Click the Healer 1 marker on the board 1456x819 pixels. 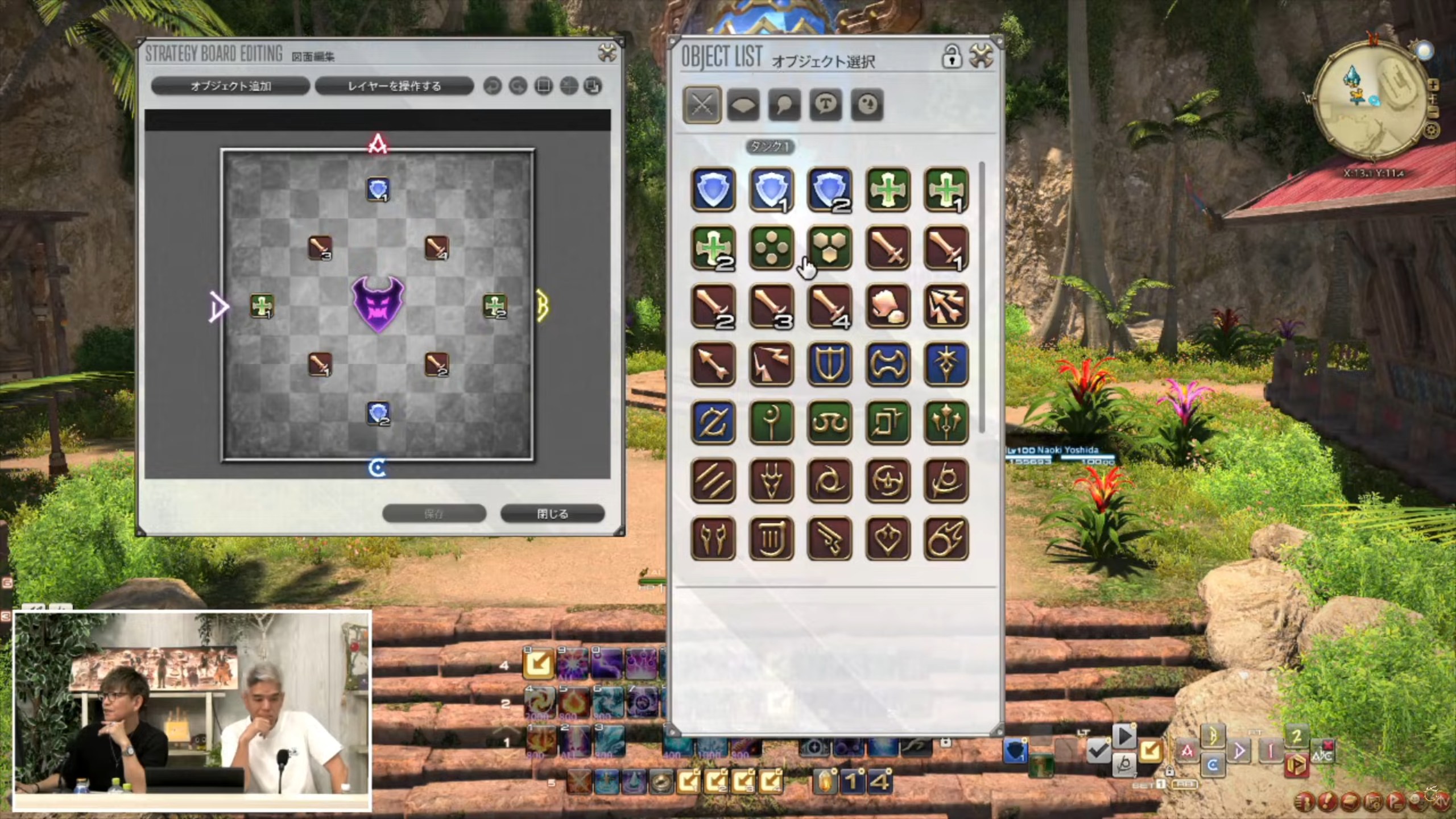click(x=262, y=306)
